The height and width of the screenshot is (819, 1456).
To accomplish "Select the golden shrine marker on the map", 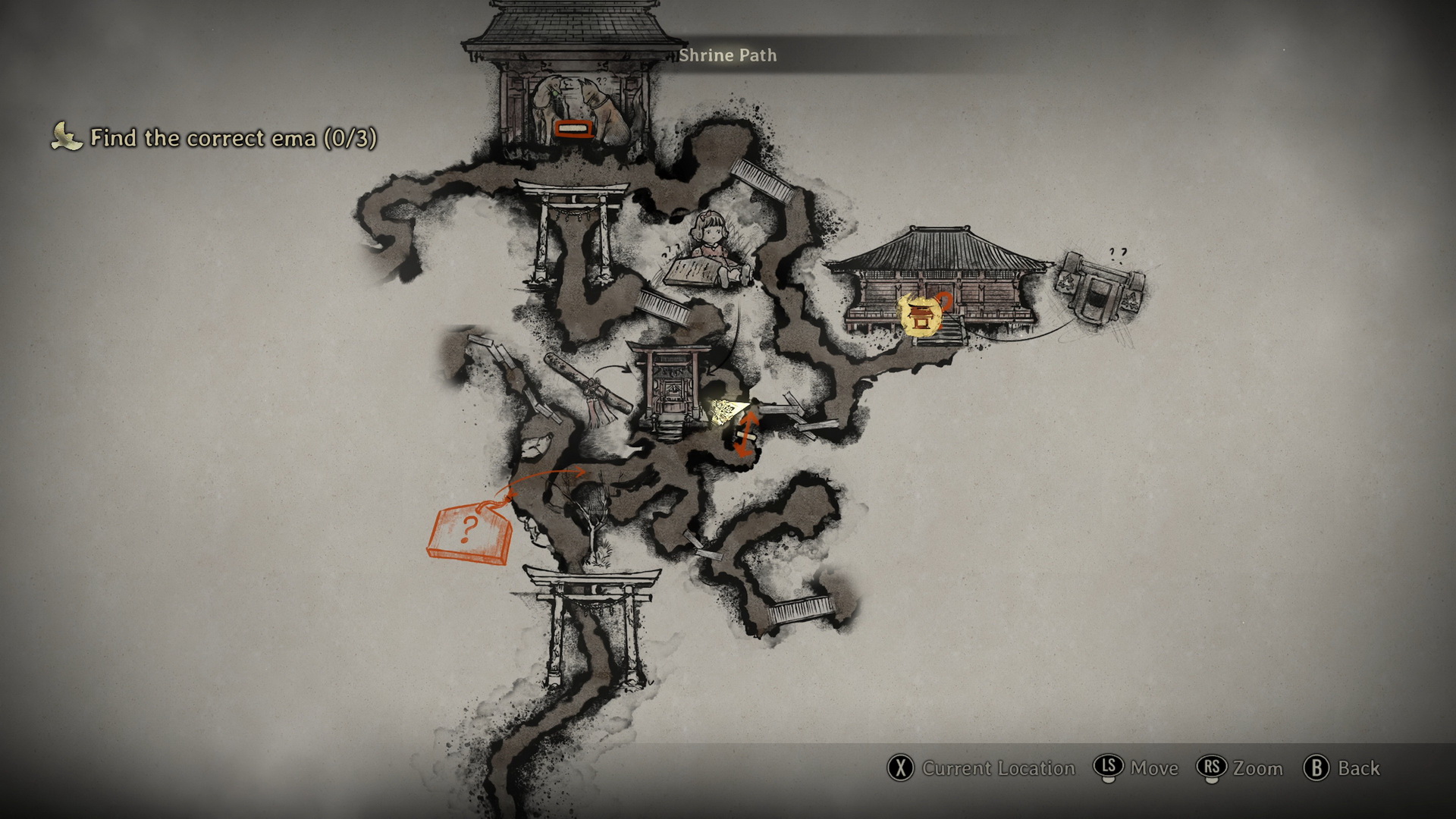I will click(x=920, y=315).
